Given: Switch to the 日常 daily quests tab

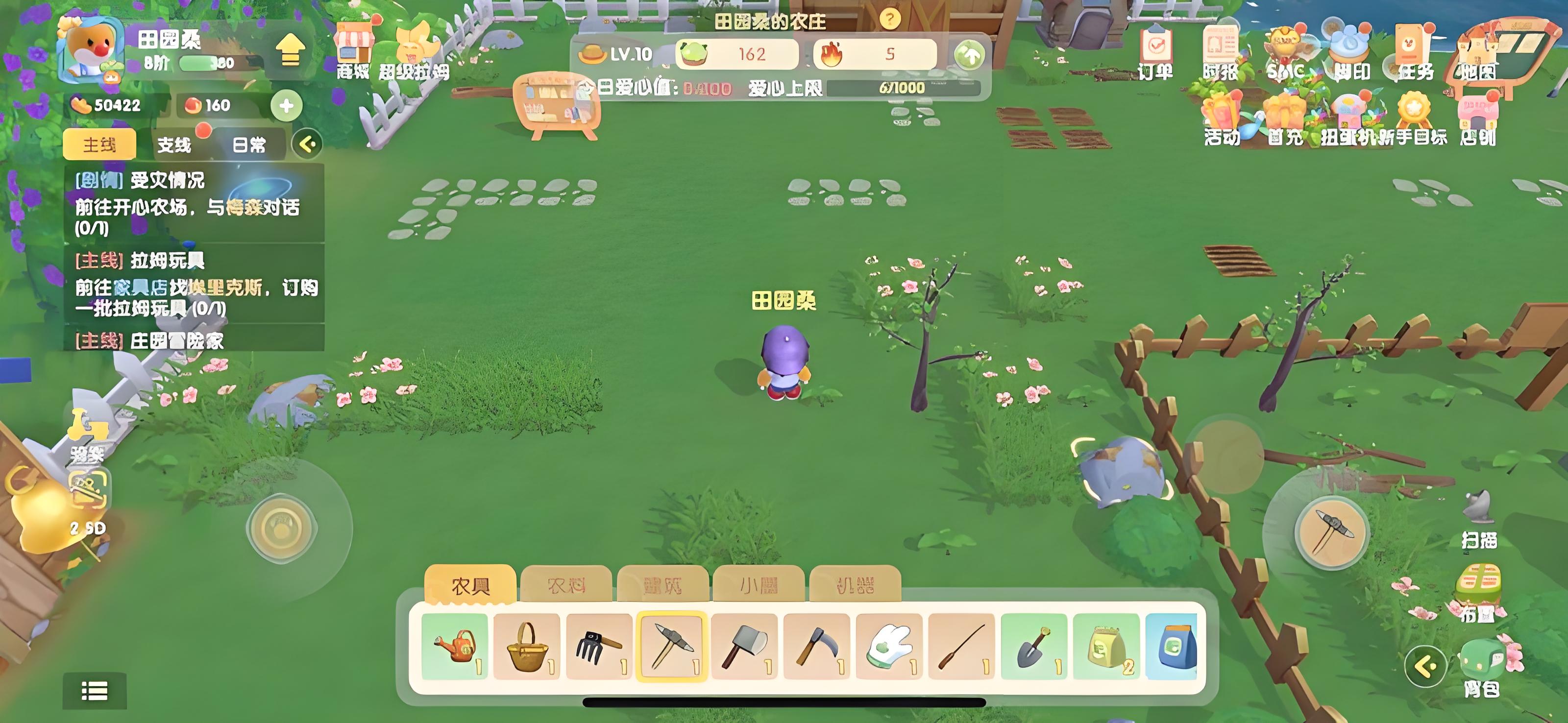Looking at the screenshot, I should [249, 144].
